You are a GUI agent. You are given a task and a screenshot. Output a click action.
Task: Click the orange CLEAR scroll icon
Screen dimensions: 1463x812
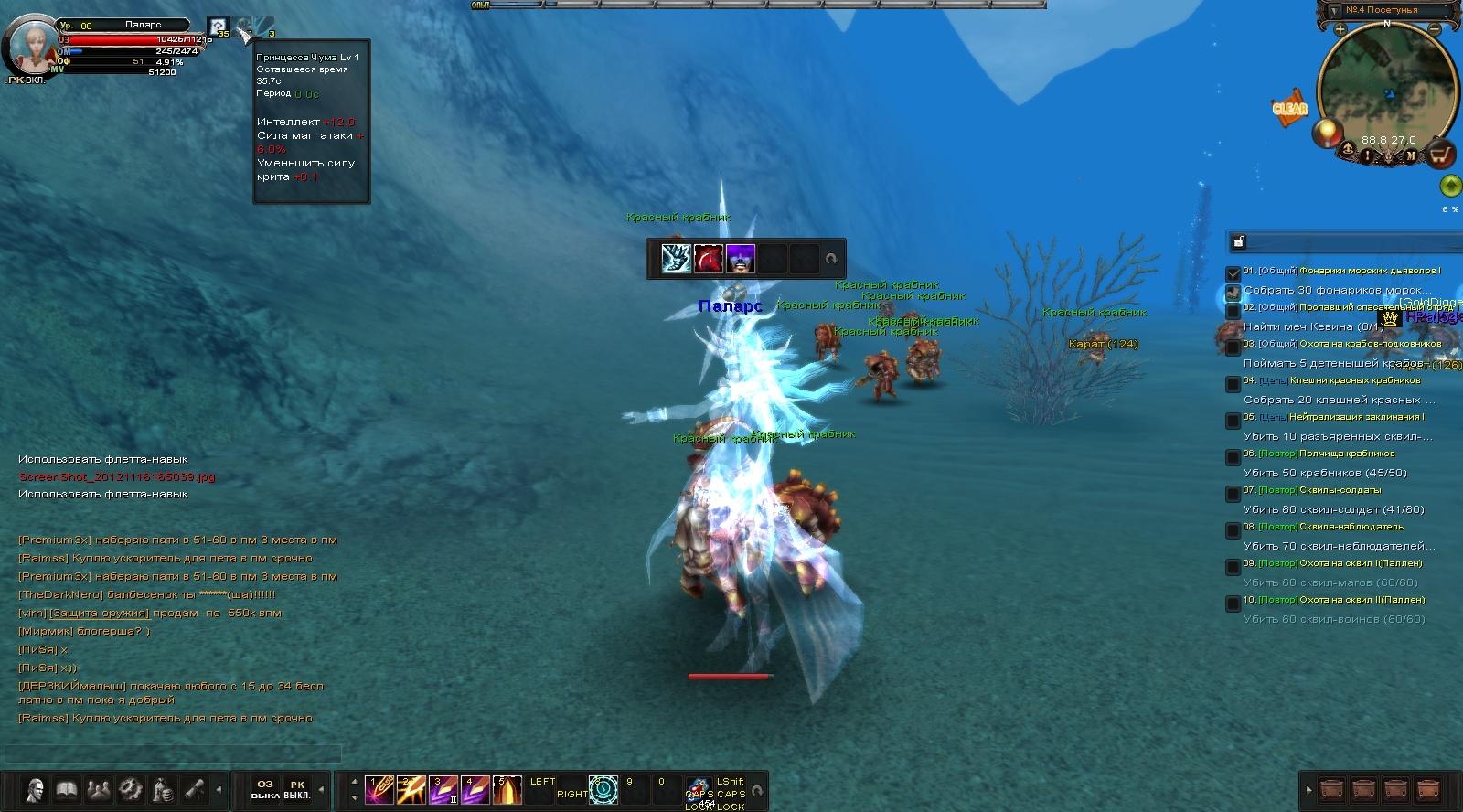[x=1290, y=108]
